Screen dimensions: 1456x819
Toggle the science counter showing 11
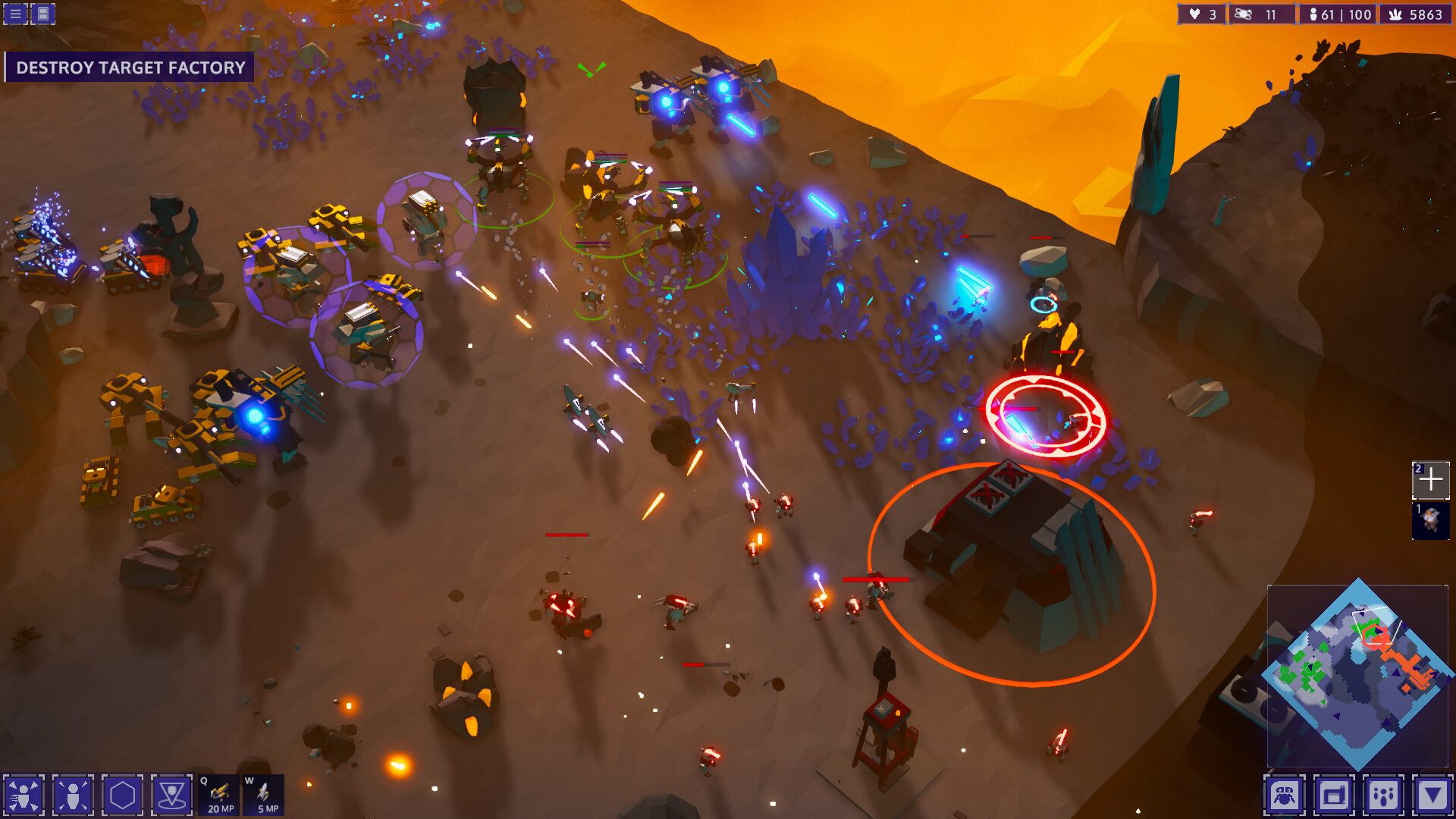[1261, 14]
